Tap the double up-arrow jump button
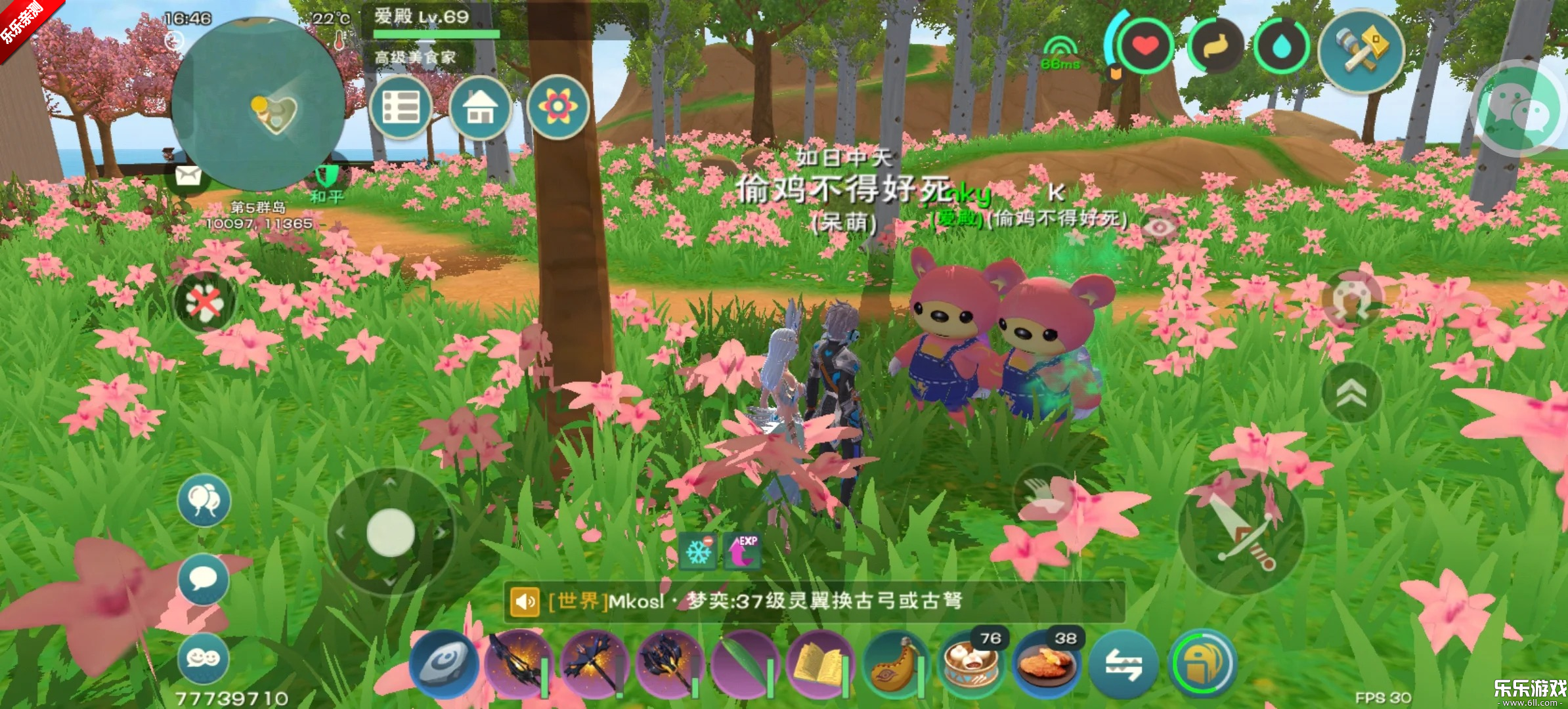This screenshot has height=709, width=1568. (x=1352, y=393)
